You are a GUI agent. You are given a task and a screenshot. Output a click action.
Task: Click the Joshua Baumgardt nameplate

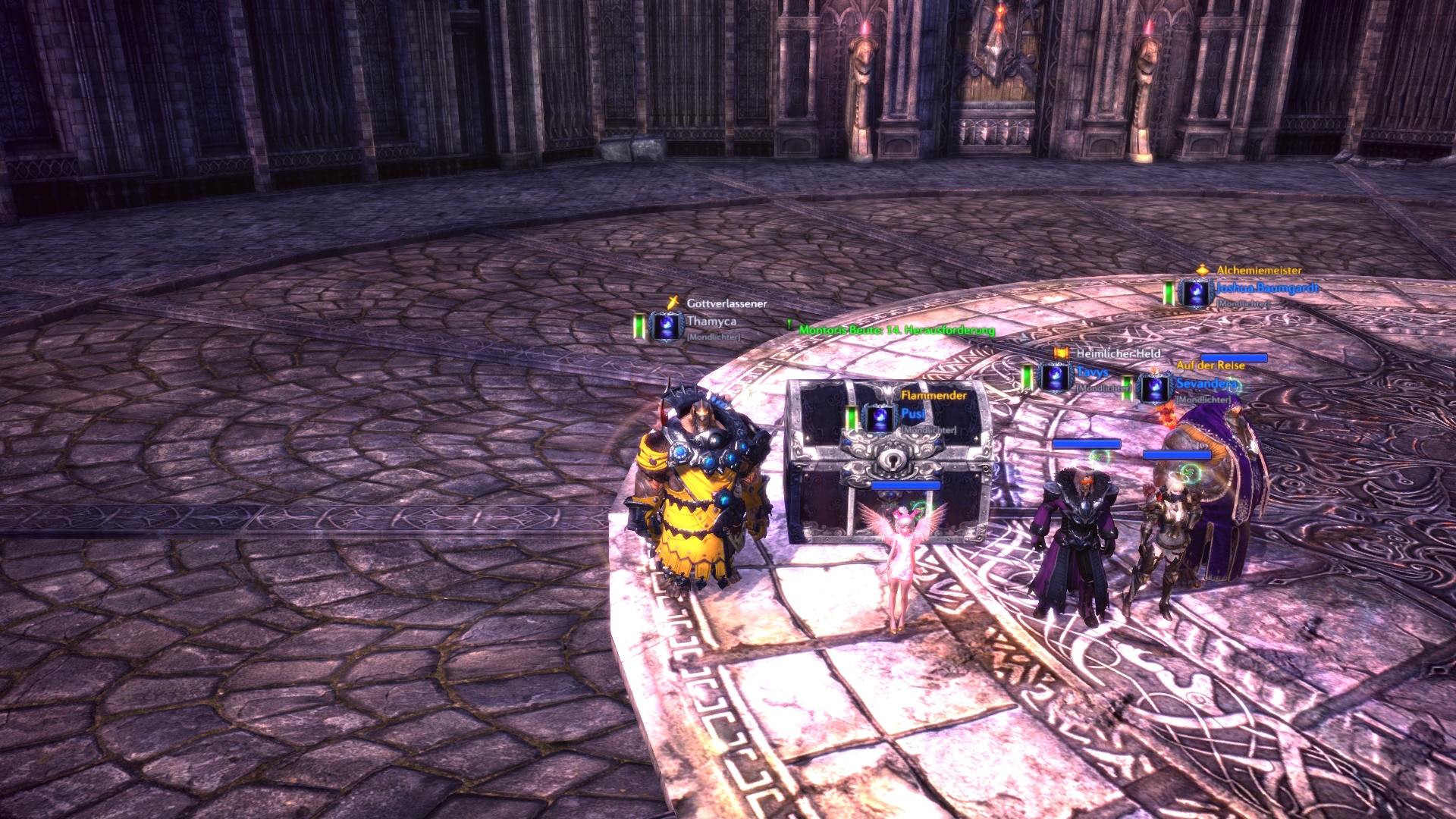click(x=1266, y=288)
